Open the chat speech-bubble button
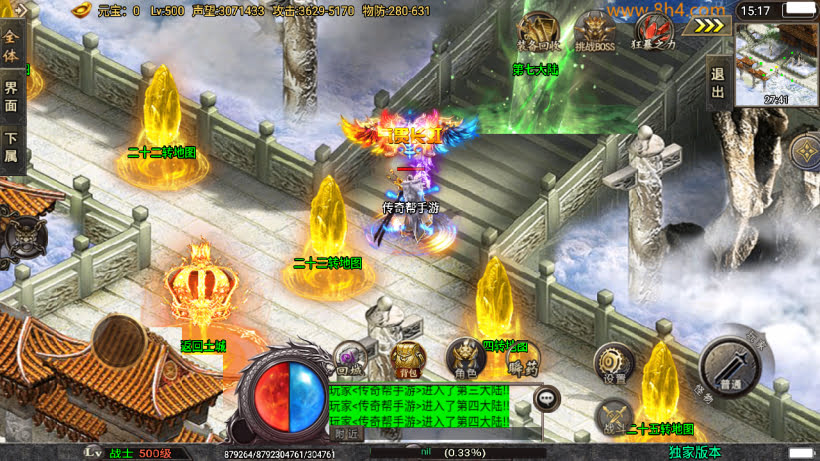 (x=546, y=398)
